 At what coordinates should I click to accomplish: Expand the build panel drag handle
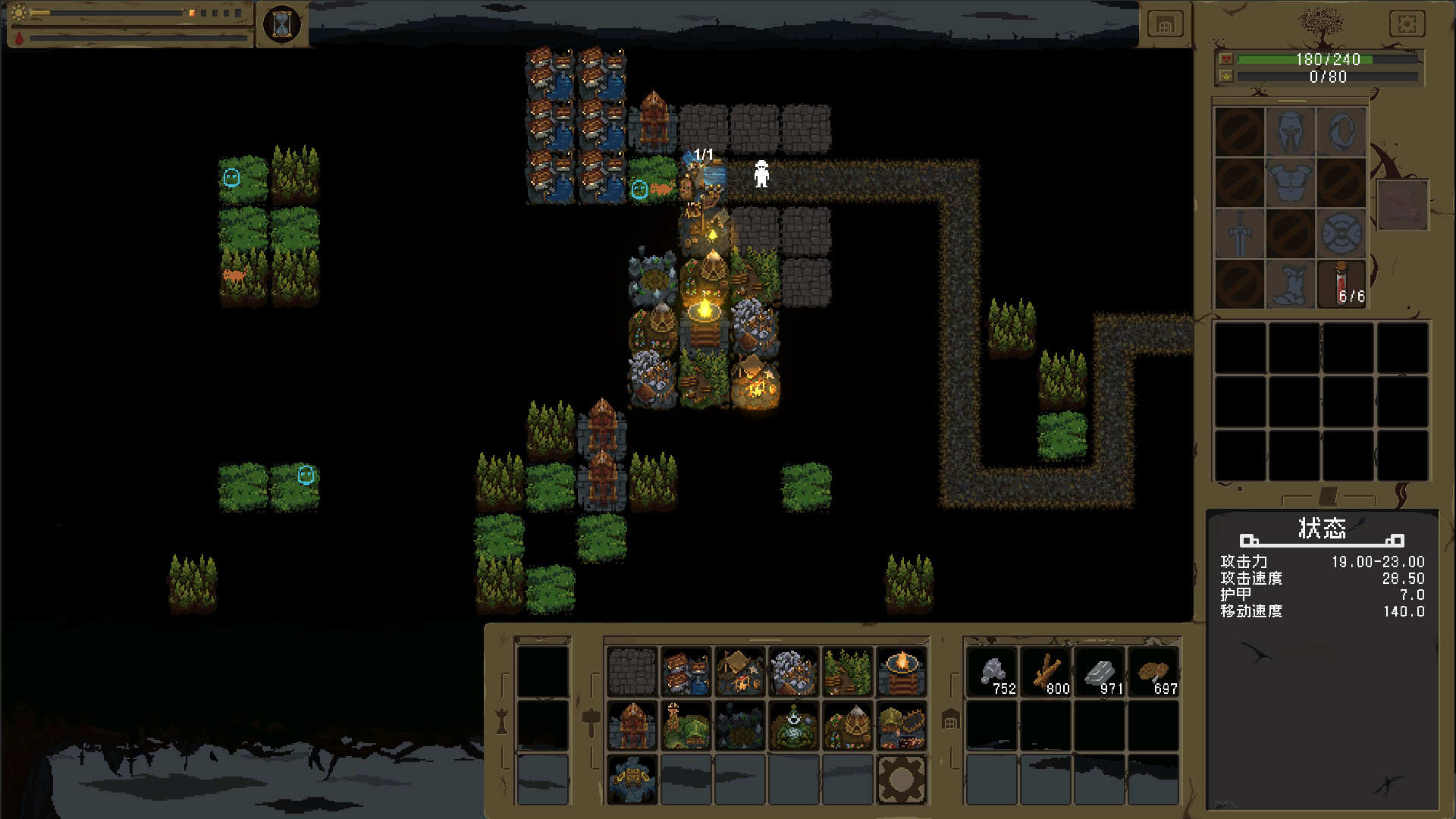[x=766, y=639]
